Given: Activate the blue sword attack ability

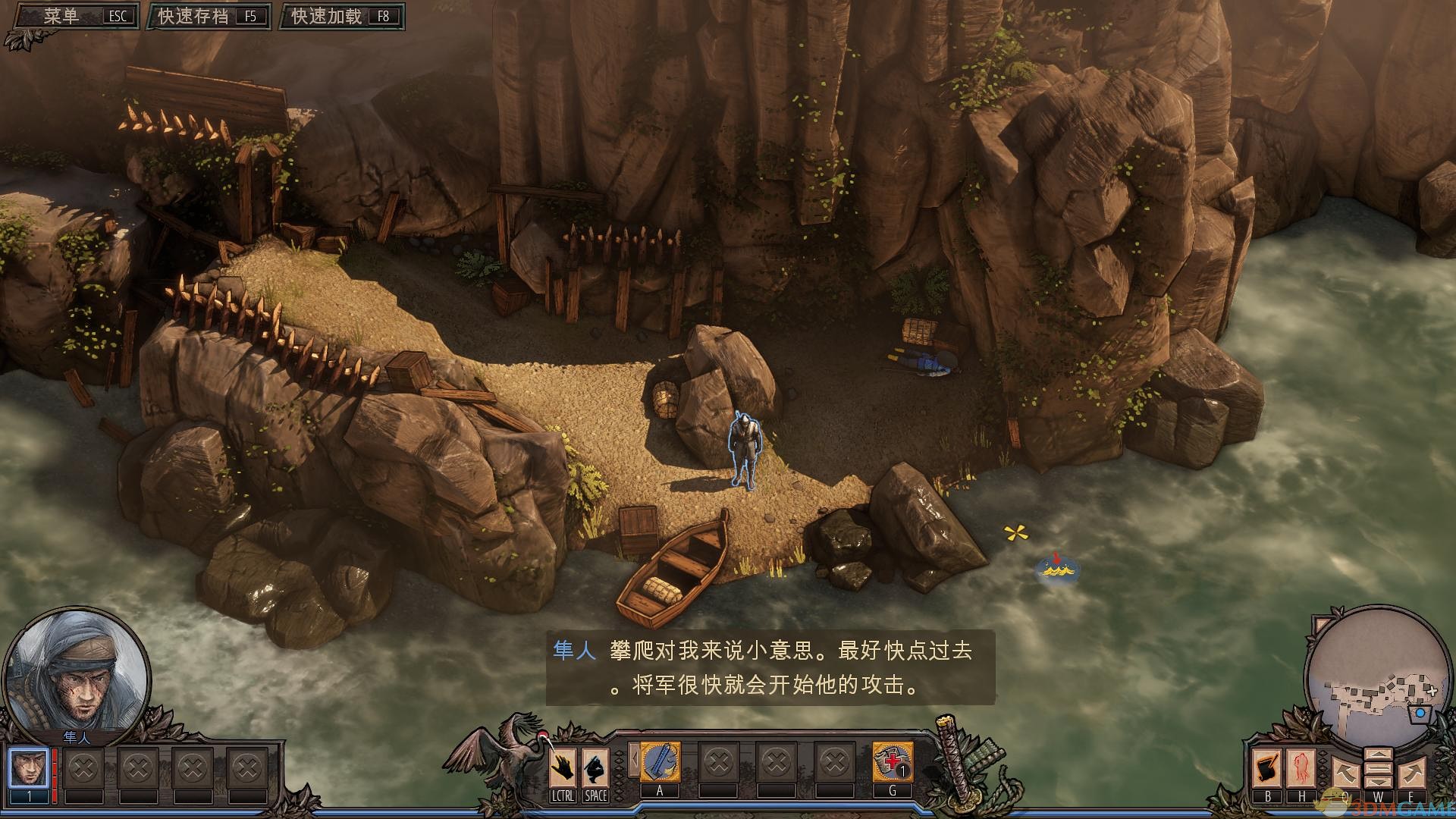Looking at the screenshot, I should click(660, 762).
